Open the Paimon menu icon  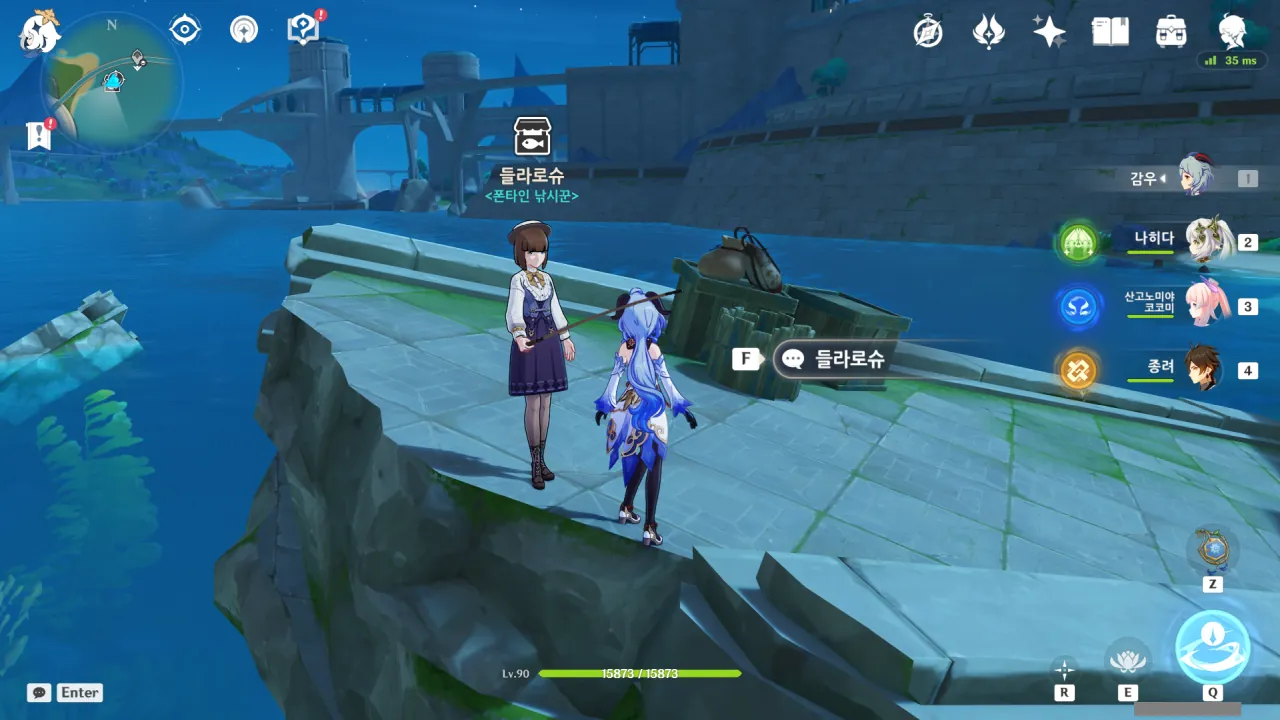[x=41, y=30]
